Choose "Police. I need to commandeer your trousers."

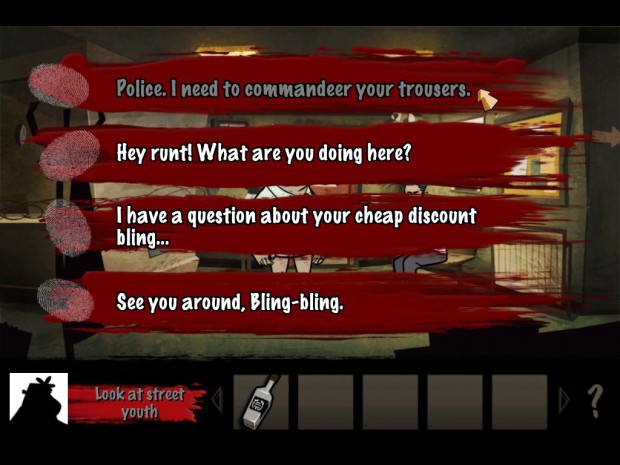pyautogui.click(x=292, y=89)
